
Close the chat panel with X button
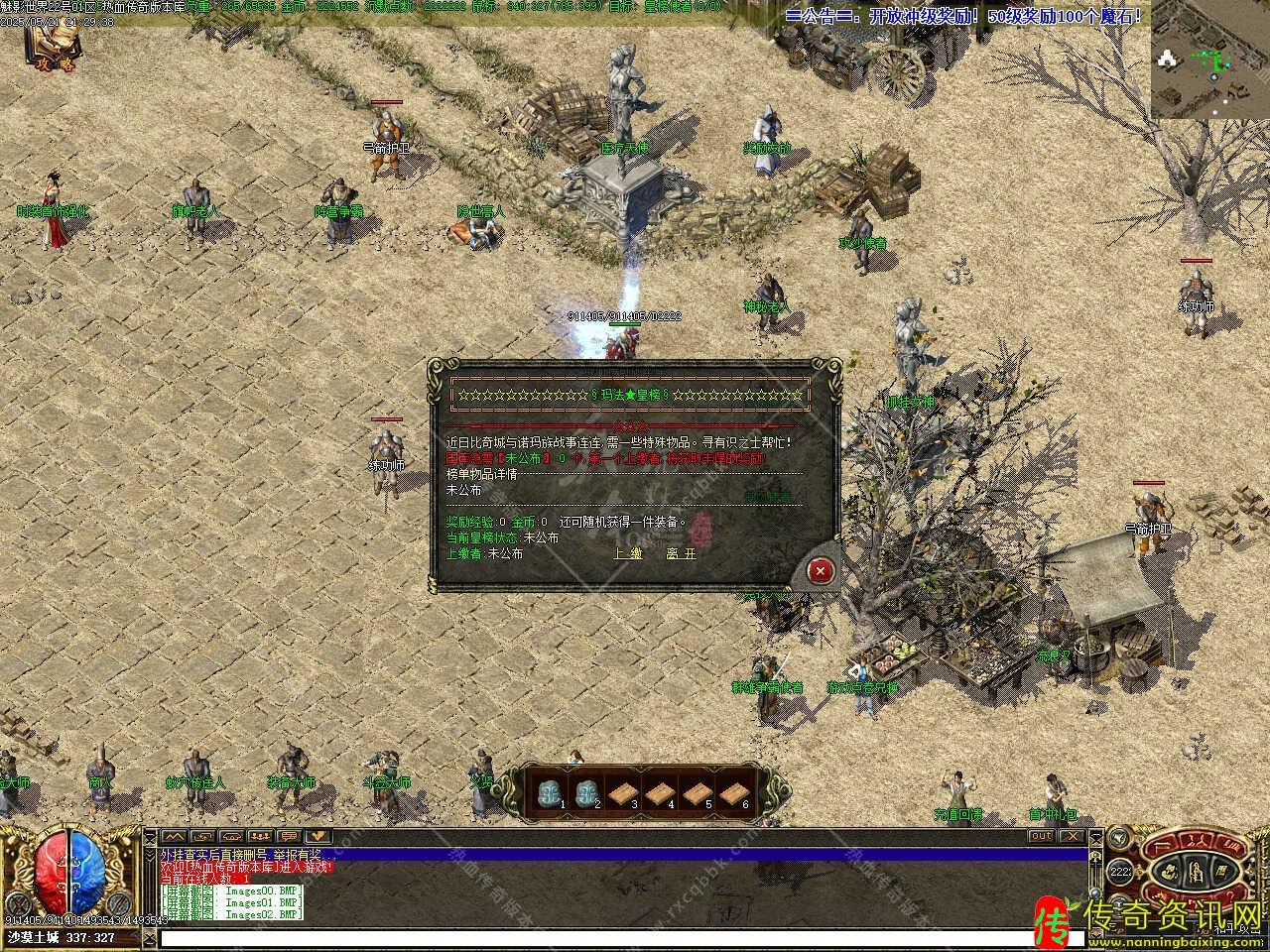(1073, 836)
